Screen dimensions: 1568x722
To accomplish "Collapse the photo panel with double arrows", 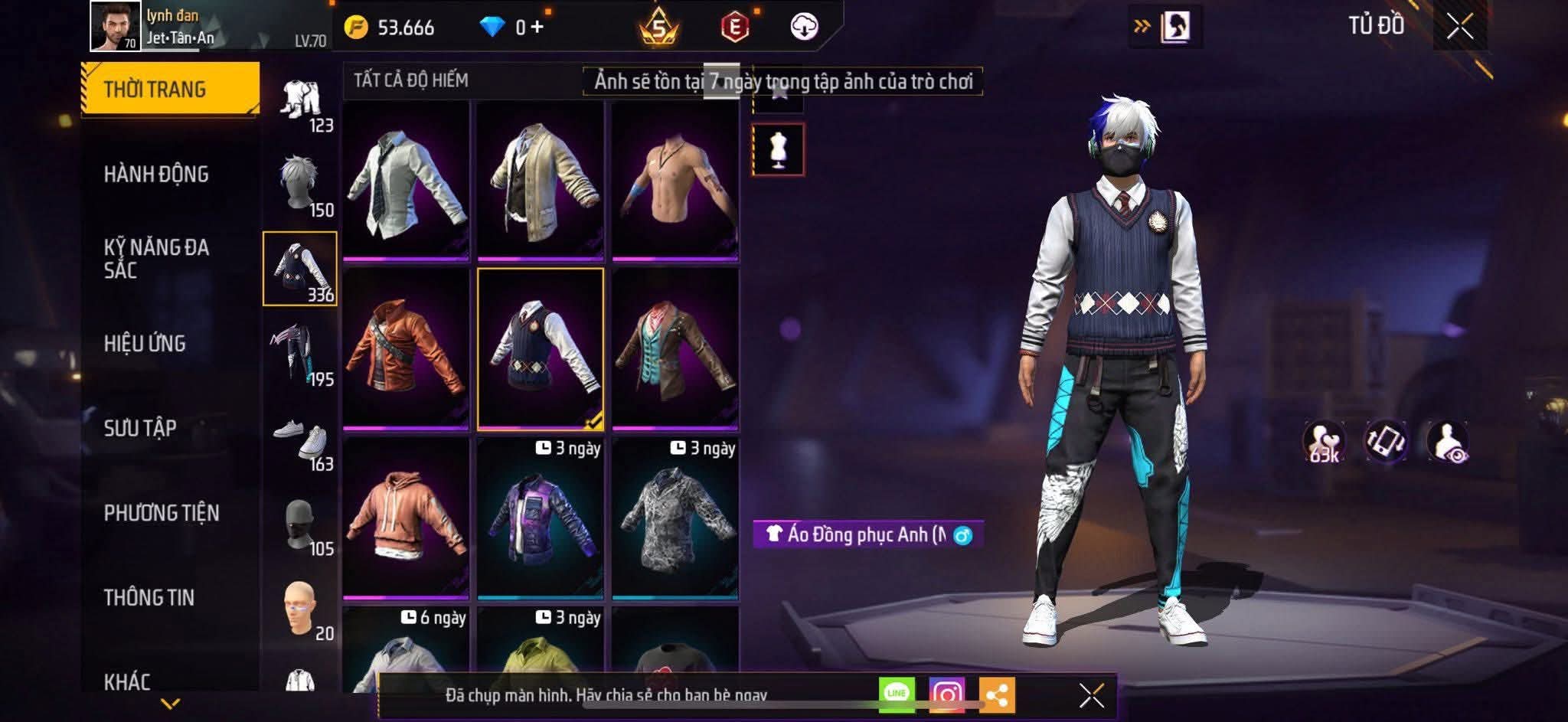I will pos(1142,24).
